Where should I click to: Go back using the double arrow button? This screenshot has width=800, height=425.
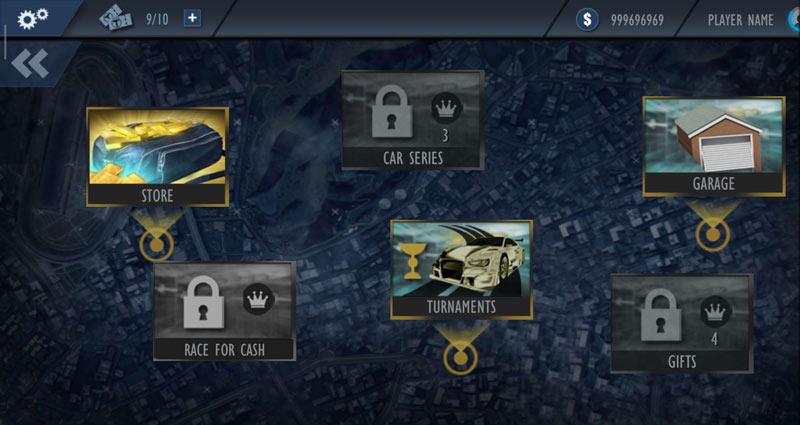click(30, 63)
